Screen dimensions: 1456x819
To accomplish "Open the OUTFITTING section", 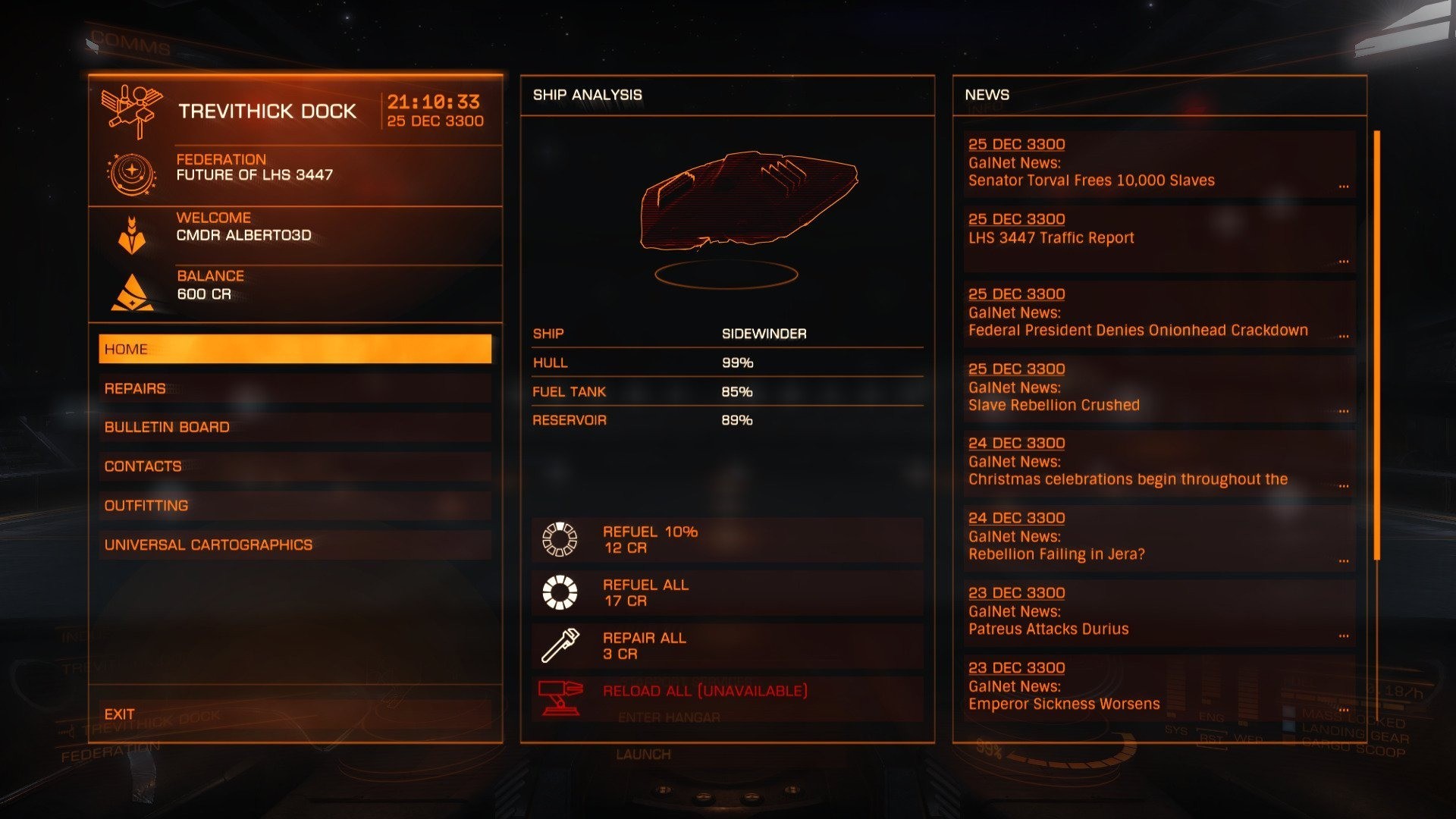I will point(296,504).
